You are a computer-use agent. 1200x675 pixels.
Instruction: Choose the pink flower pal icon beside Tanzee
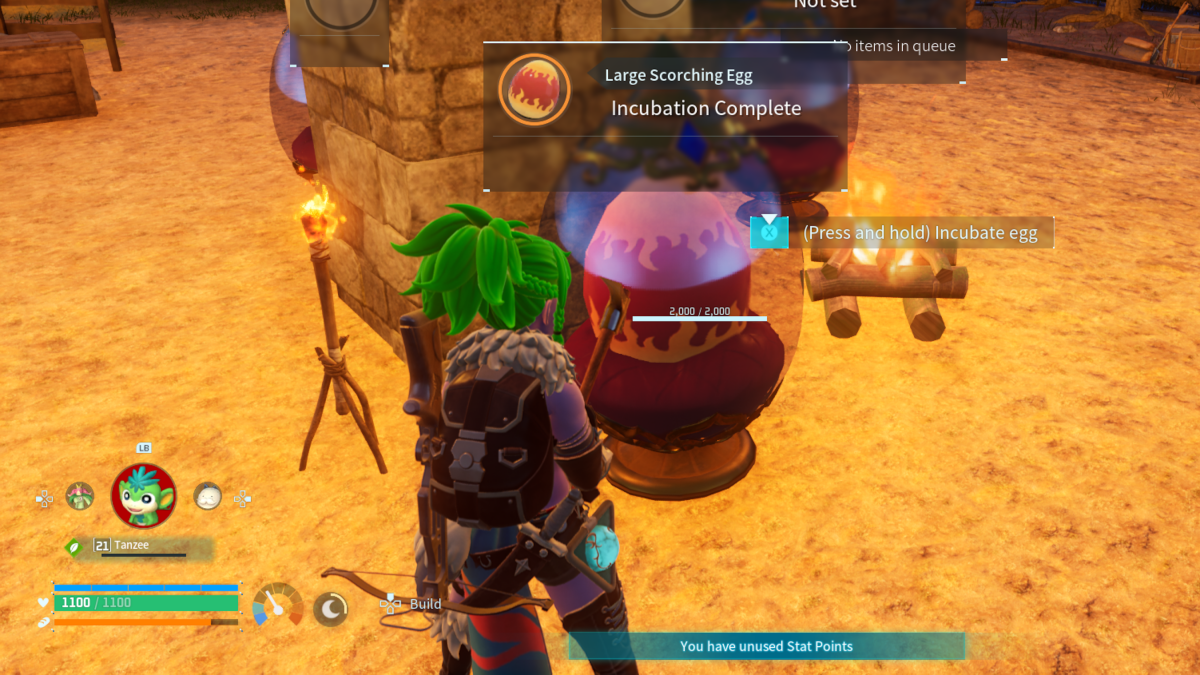(x=80, y=495)
